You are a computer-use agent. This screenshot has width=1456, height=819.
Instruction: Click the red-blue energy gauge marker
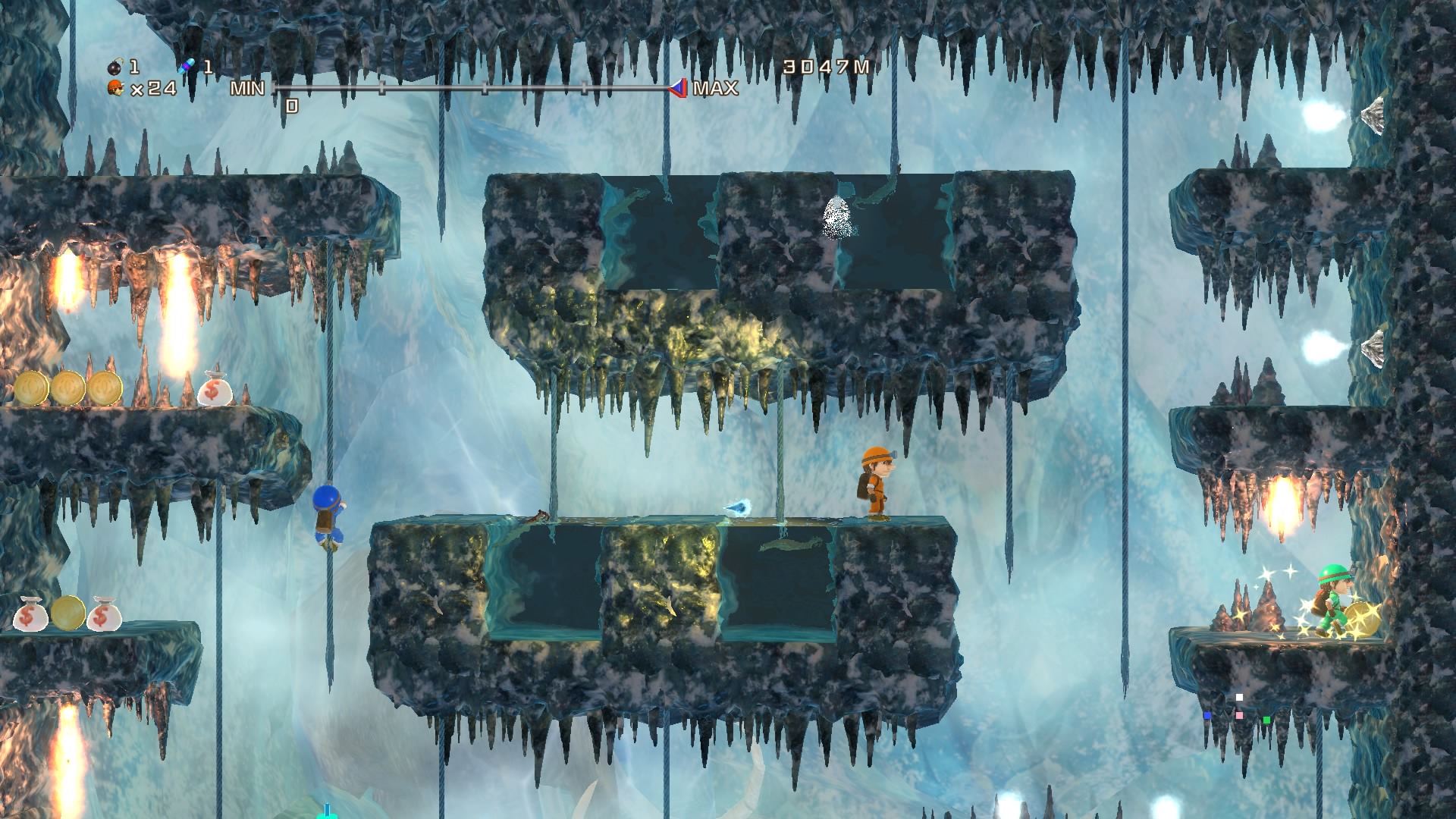tap(677, 88)
